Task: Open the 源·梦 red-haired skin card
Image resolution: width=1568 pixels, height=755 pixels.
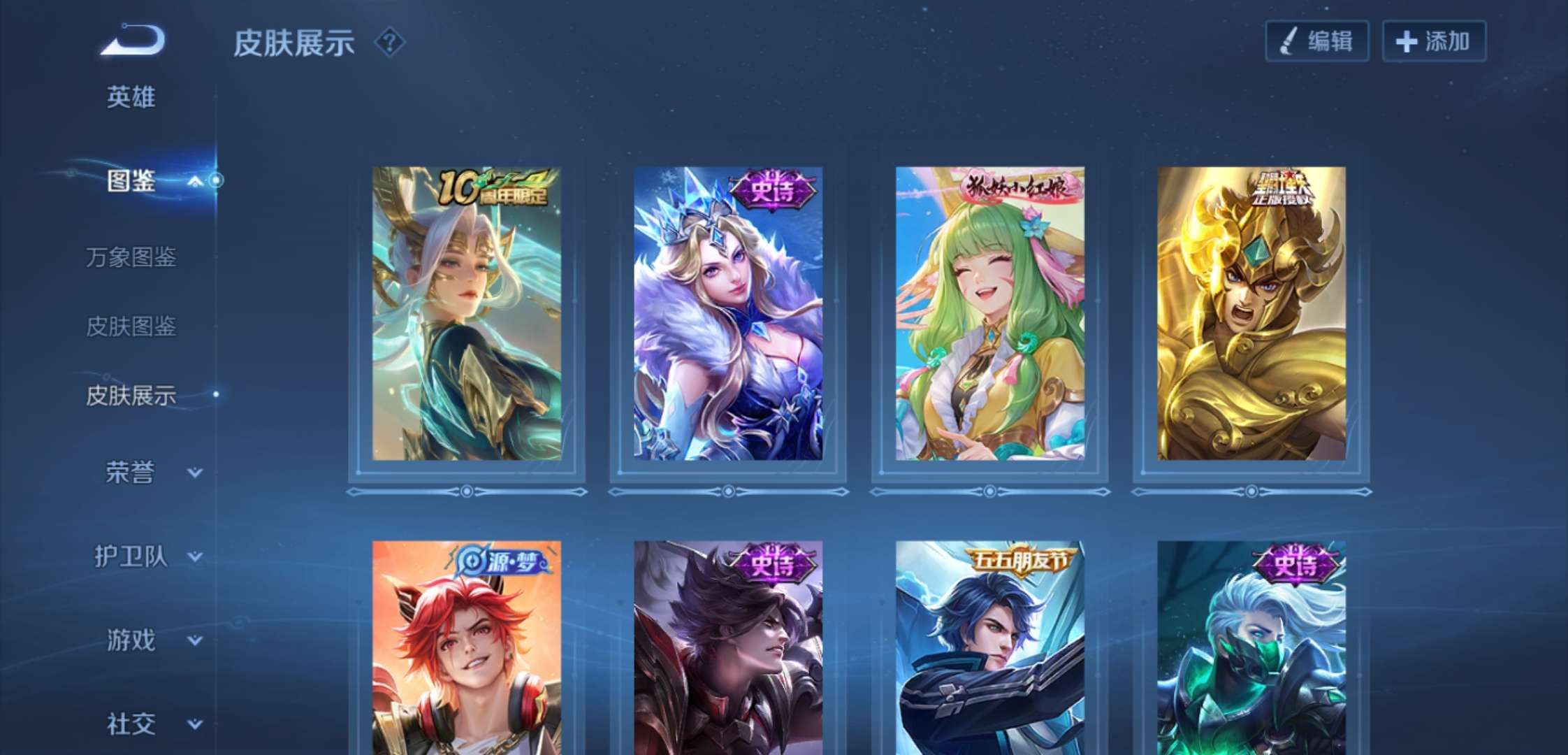Action: (x=467, y=647)
